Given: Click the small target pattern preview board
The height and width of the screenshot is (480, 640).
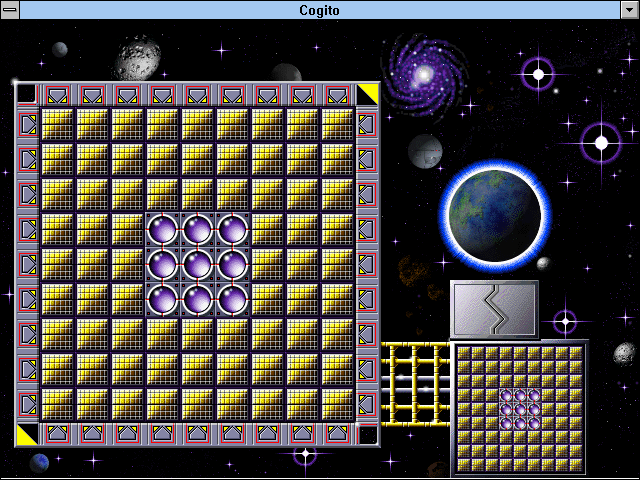Looking at the screenshot, I should (519, 409).
